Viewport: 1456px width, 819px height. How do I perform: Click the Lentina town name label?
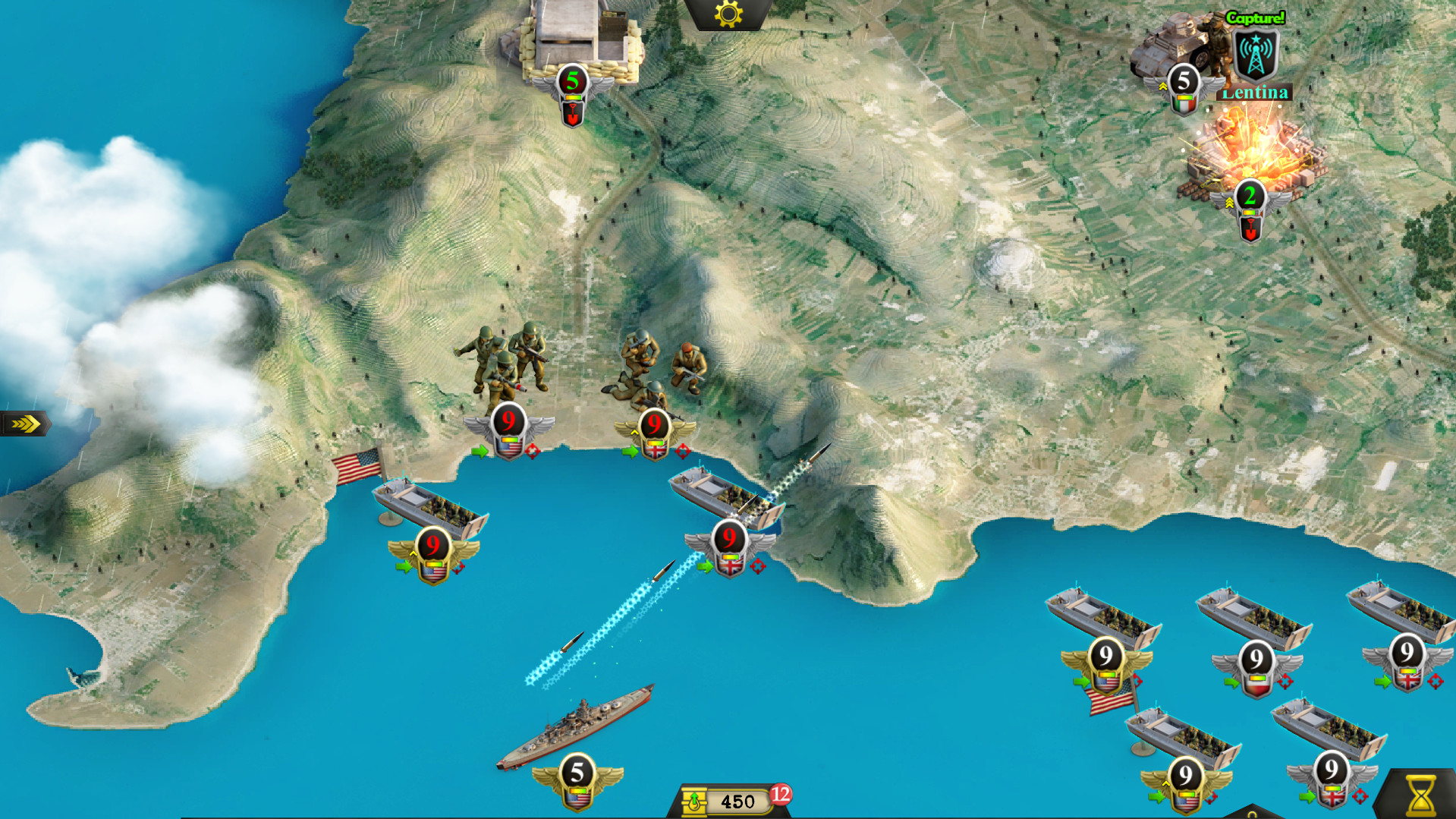point(1256,92)
